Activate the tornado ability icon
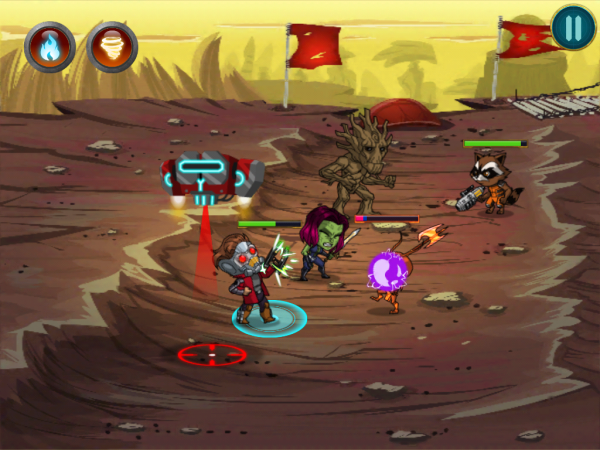The image size is (600, 450). coord(112,46)
